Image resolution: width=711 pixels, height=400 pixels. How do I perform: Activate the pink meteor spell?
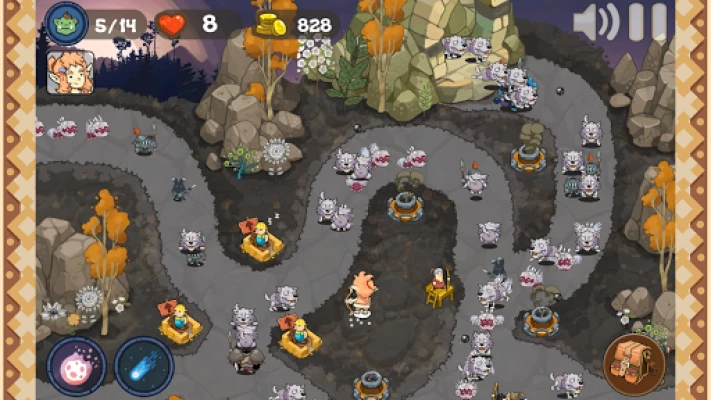[77, 364]
